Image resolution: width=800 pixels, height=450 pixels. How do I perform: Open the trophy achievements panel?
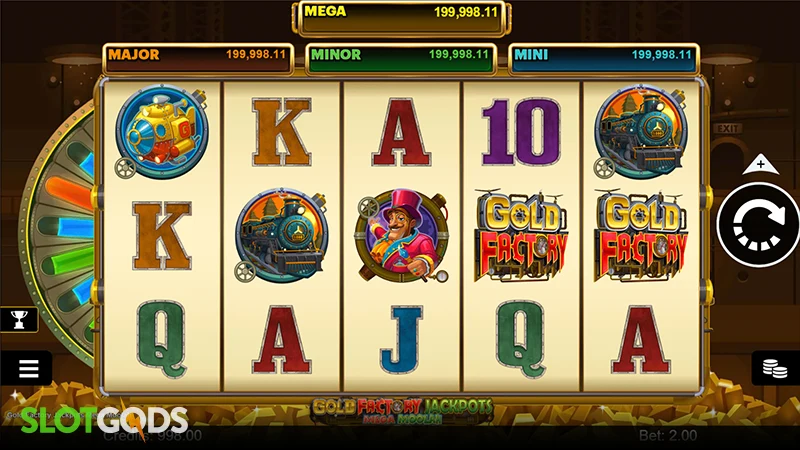point(20,320)
